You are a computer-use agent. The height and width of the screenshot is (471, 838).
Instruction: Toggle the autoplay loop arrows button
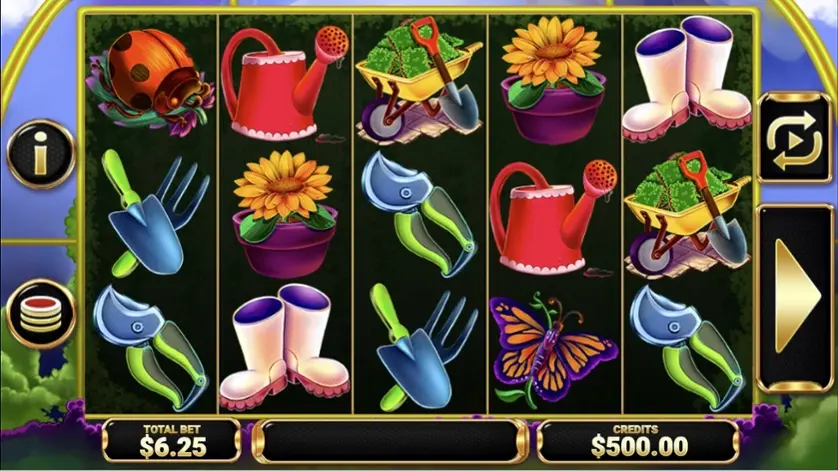(793, 138)
